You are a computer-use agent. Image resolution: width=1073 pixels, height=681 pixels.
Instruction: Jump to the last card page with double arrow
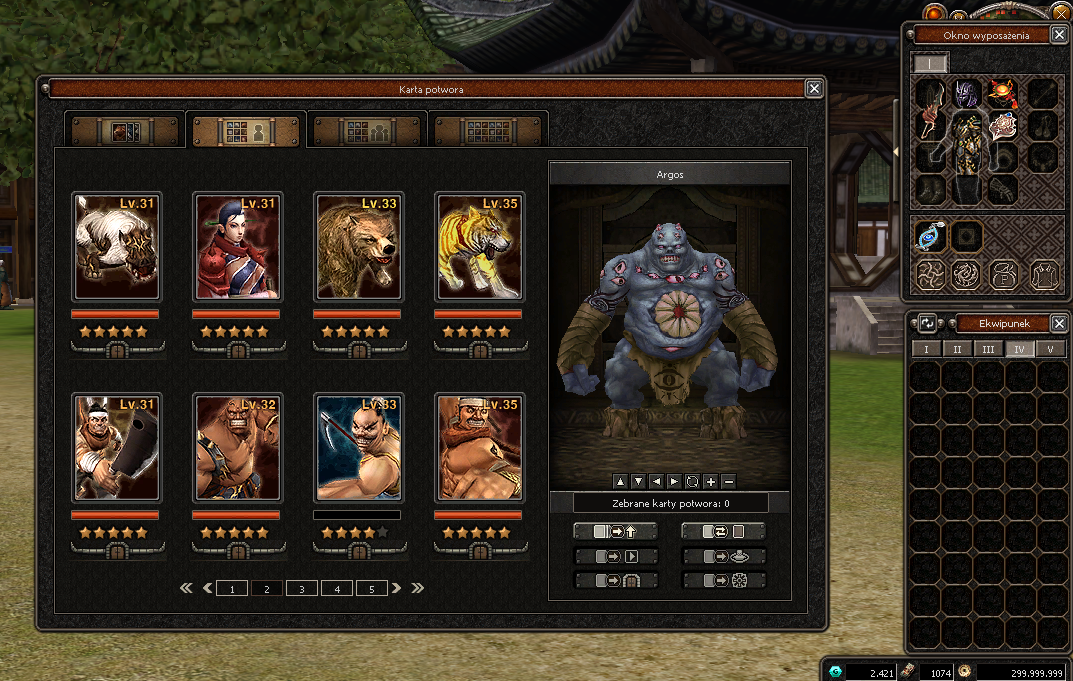coord(418,588)
